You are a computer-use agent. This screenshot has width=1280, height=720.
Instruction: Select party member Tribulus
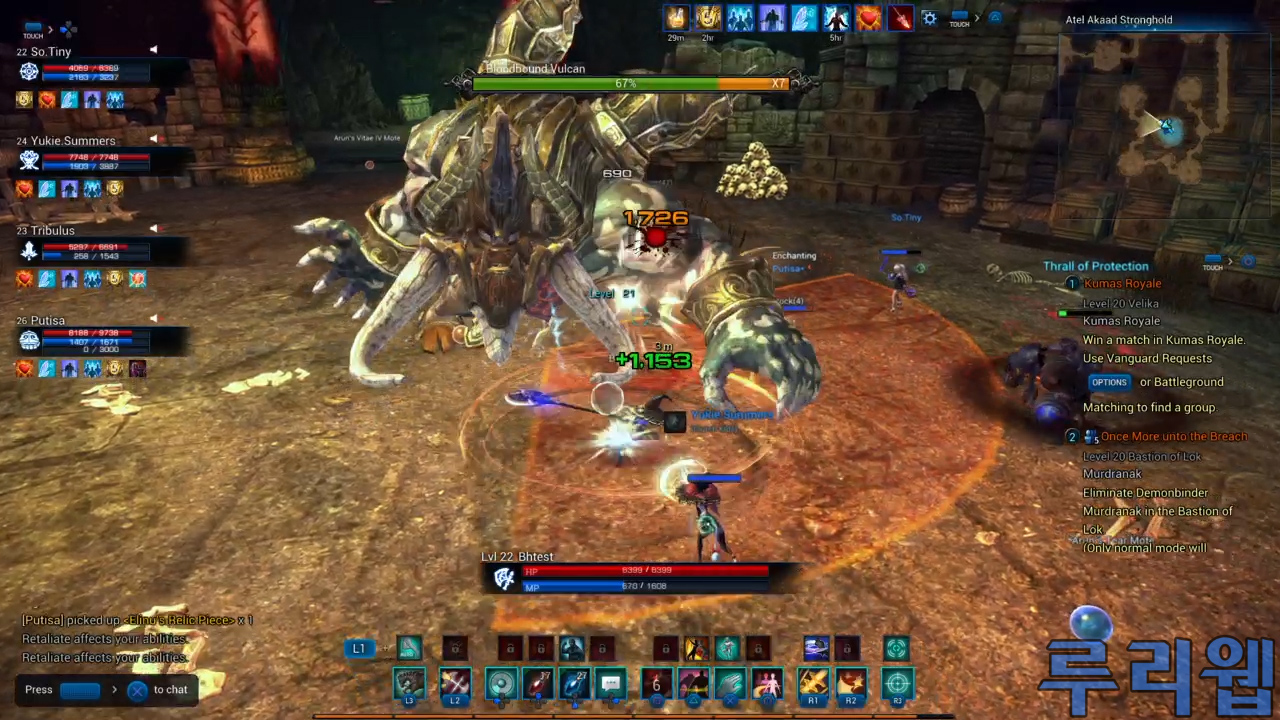(x=52, y=231)
